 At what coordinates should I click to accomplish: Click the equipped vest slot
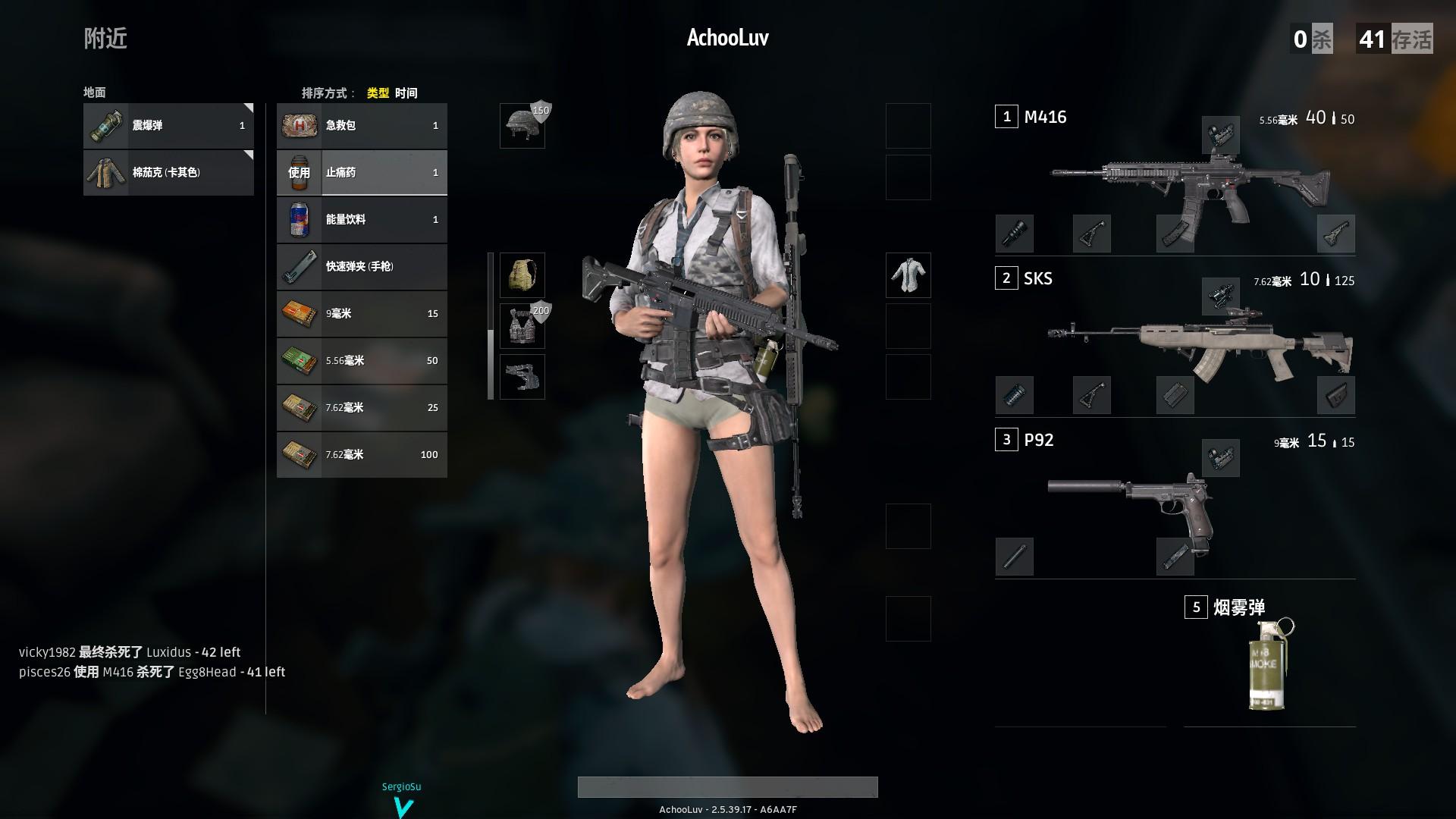click(522, 326)
